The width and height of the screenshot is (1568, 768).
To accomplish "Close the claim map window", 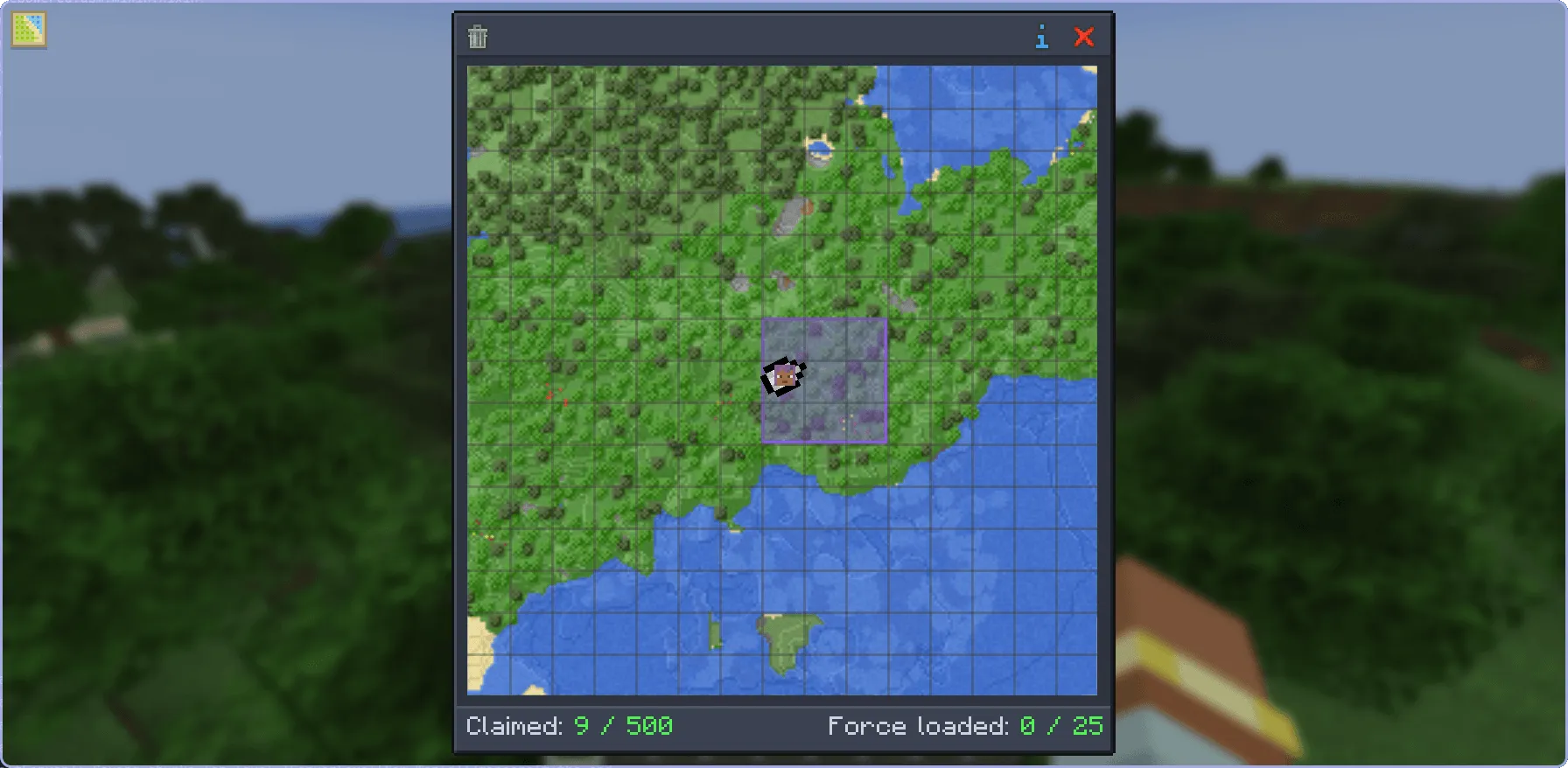I will [x=1084, y=37].
